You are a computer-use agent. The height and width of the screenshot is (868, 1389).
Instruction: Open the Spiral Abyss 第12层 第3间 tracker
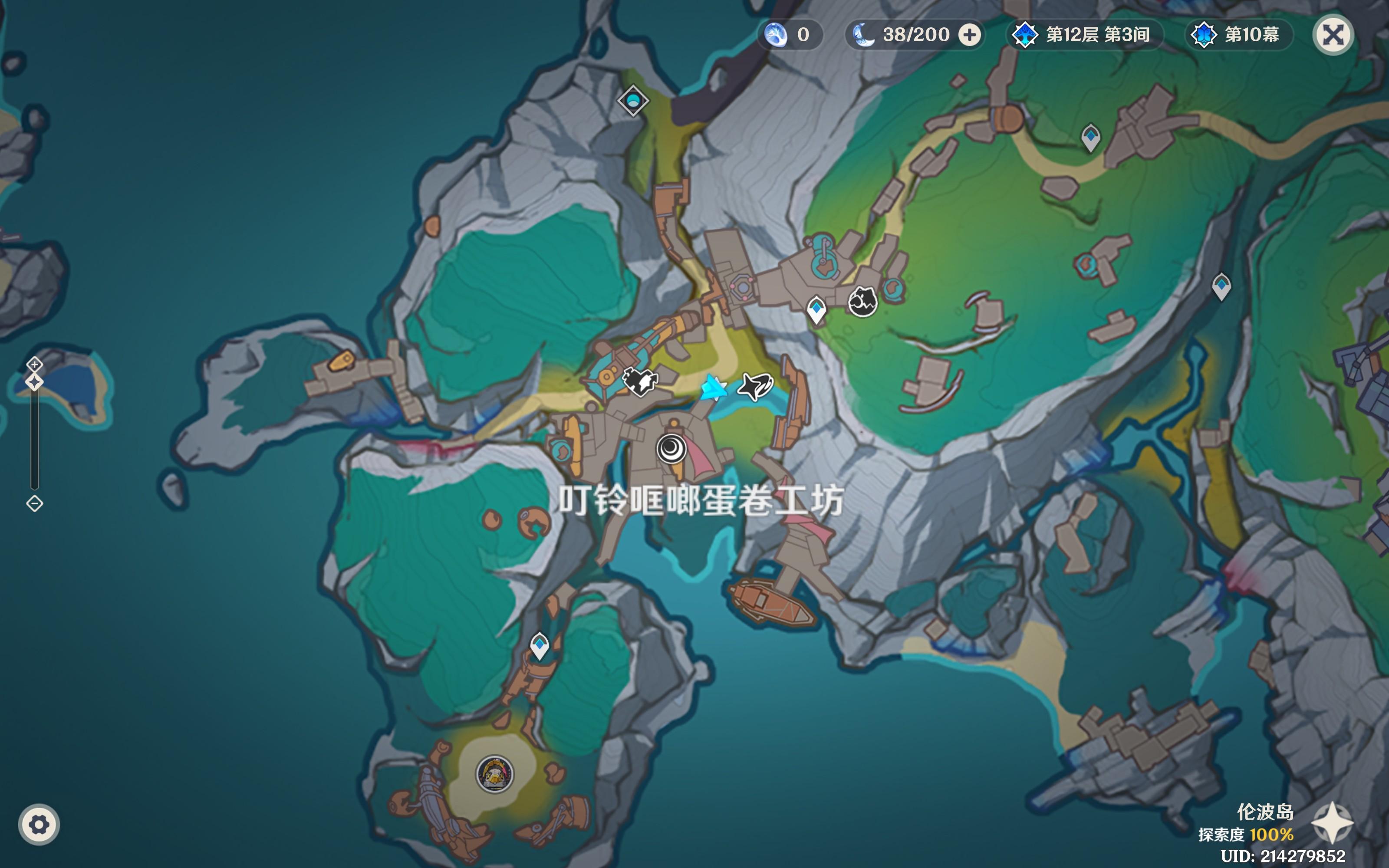pos(1084,35)
